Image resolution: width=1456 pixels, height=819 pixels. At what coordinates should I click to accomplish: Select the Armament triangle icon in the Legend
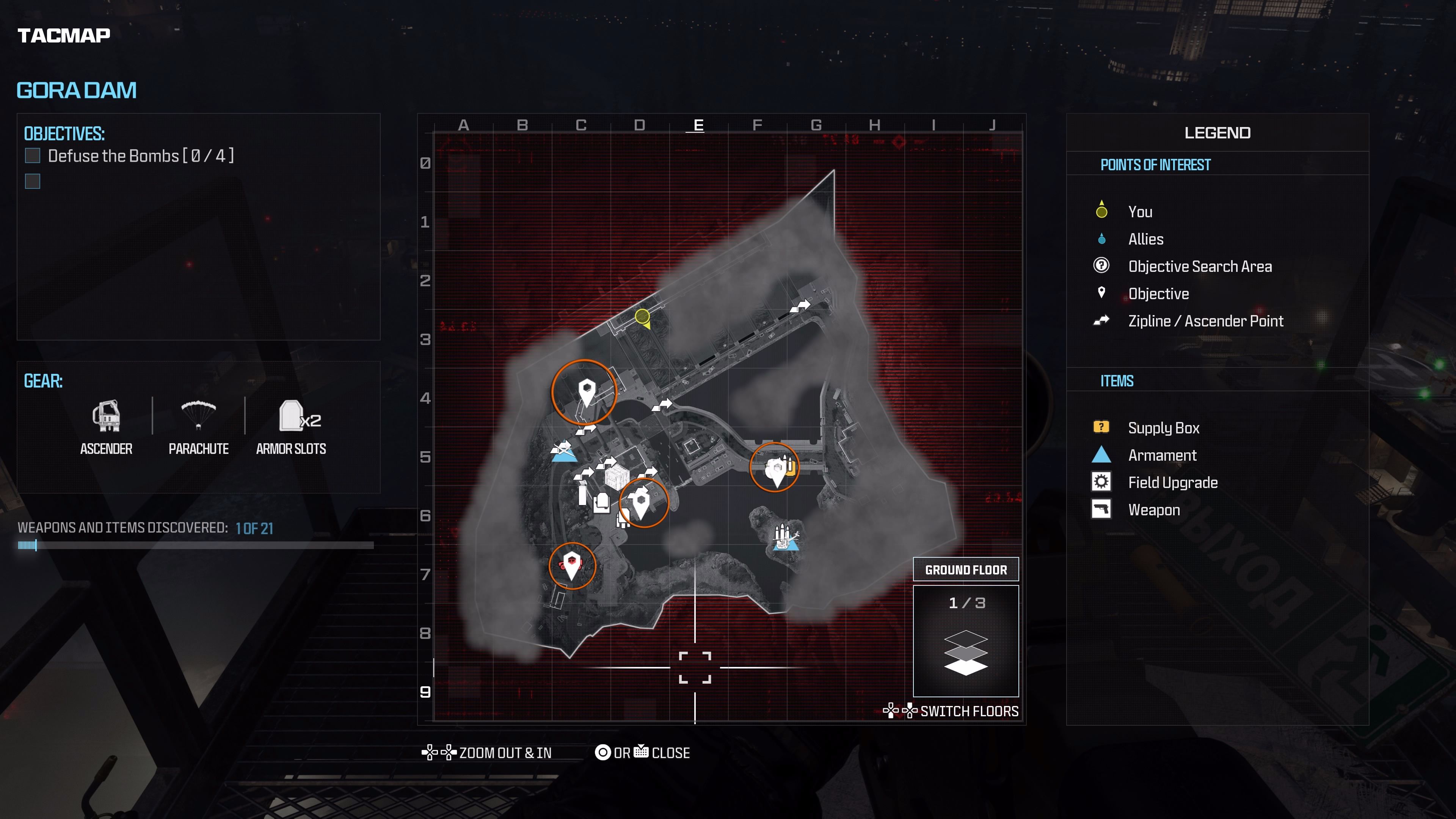click(1101, 455)
